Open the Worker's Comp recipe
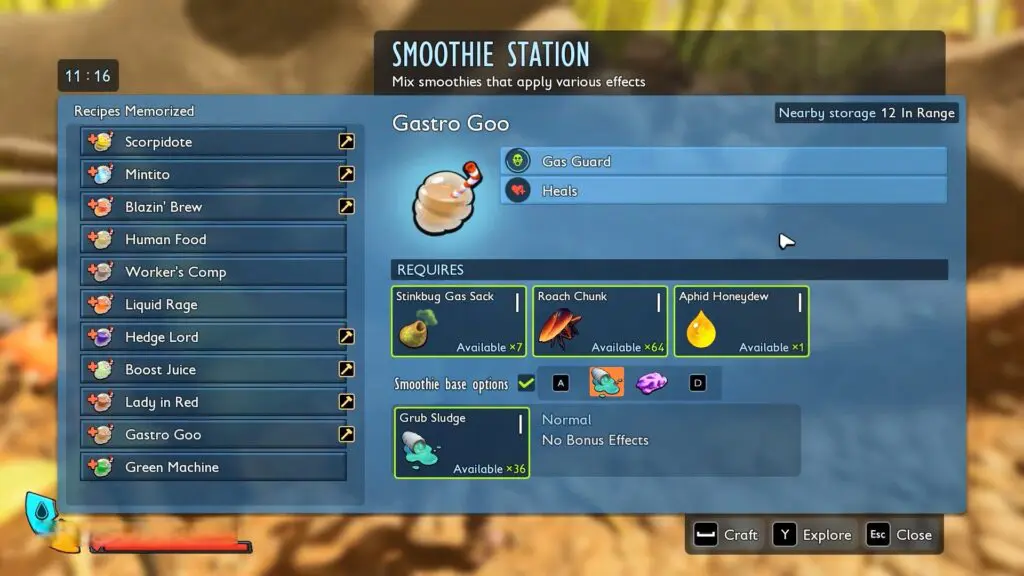 [213, 272]
